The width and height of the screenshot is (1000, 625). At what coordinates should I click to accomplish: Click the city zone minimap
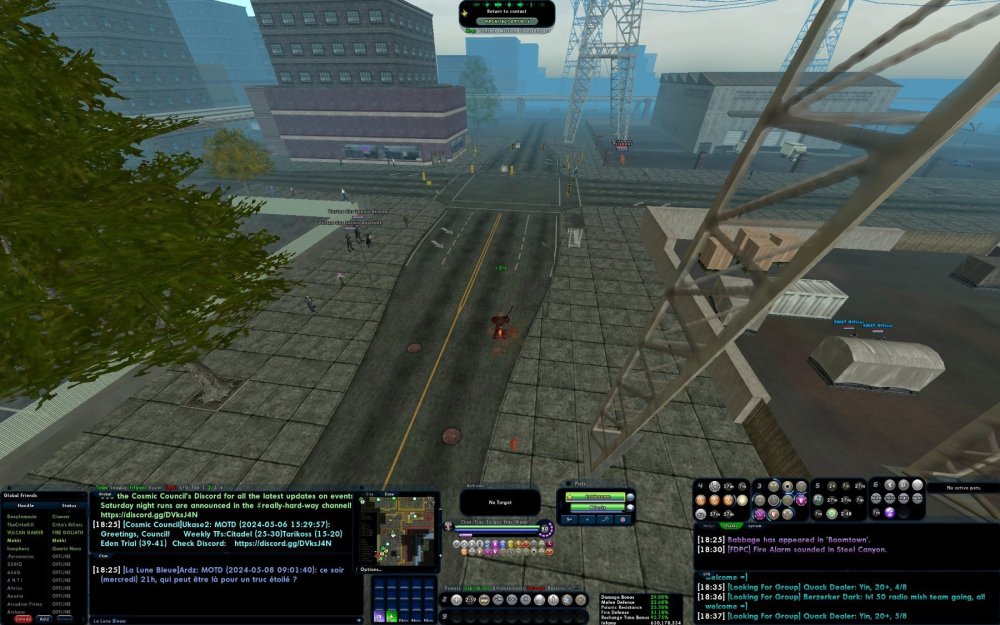[x=399, y=529]
